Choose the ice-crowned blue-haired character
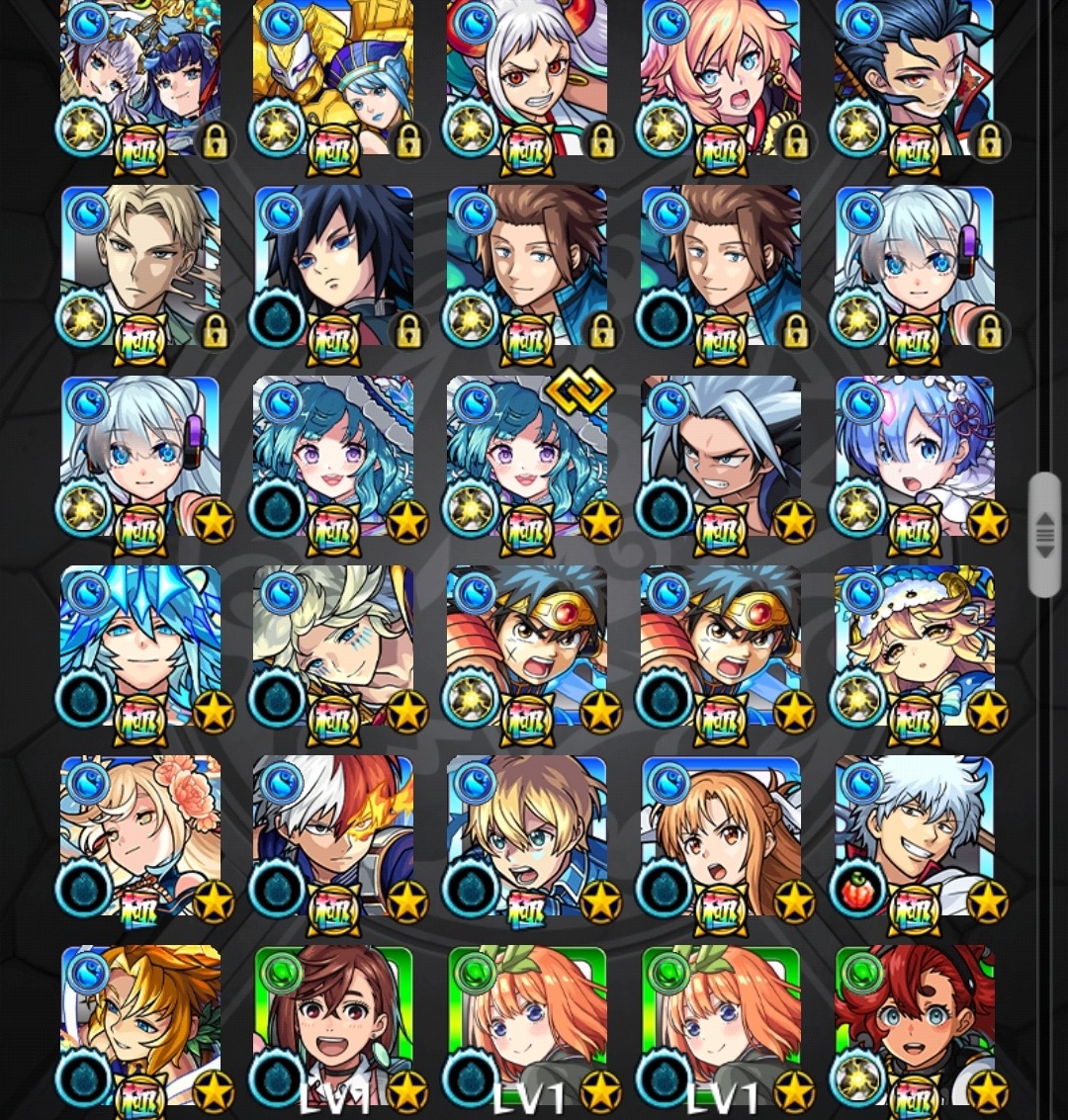This screenshot has width=1068, height=1120. [x=139, y=646]
